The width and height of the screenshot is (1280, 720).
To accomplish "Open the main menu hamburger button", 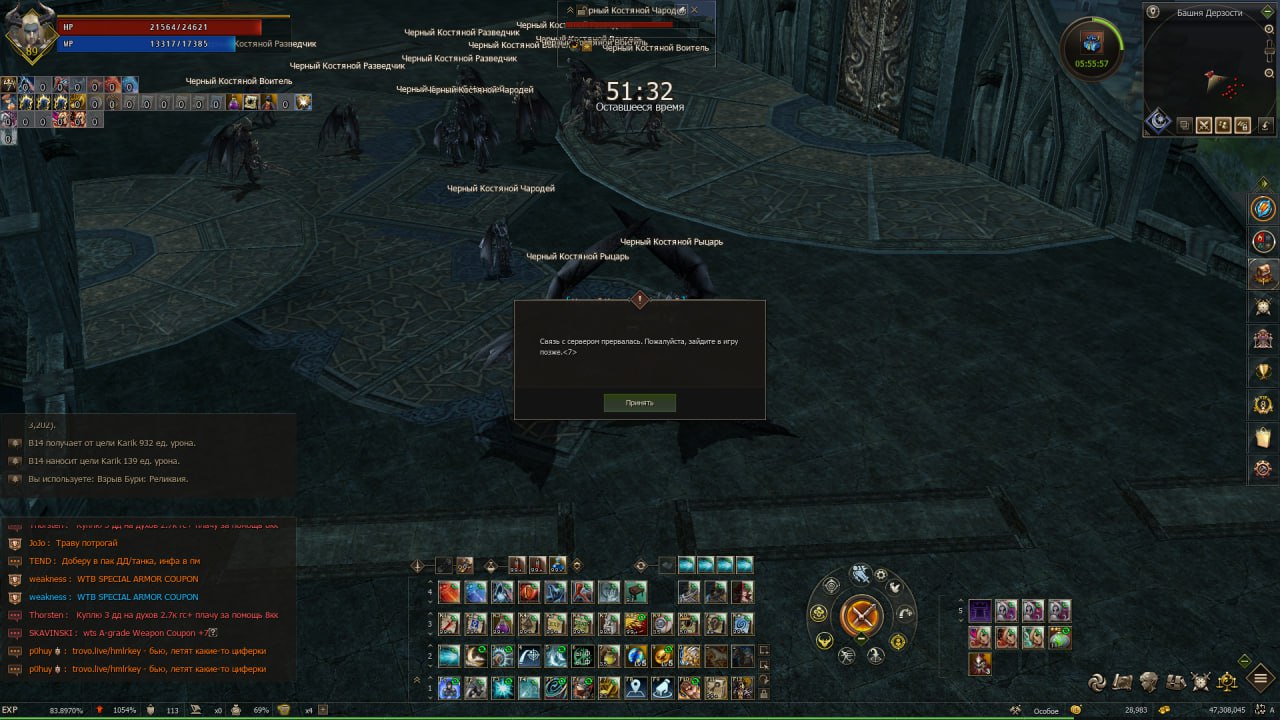I will [1262, 680].
